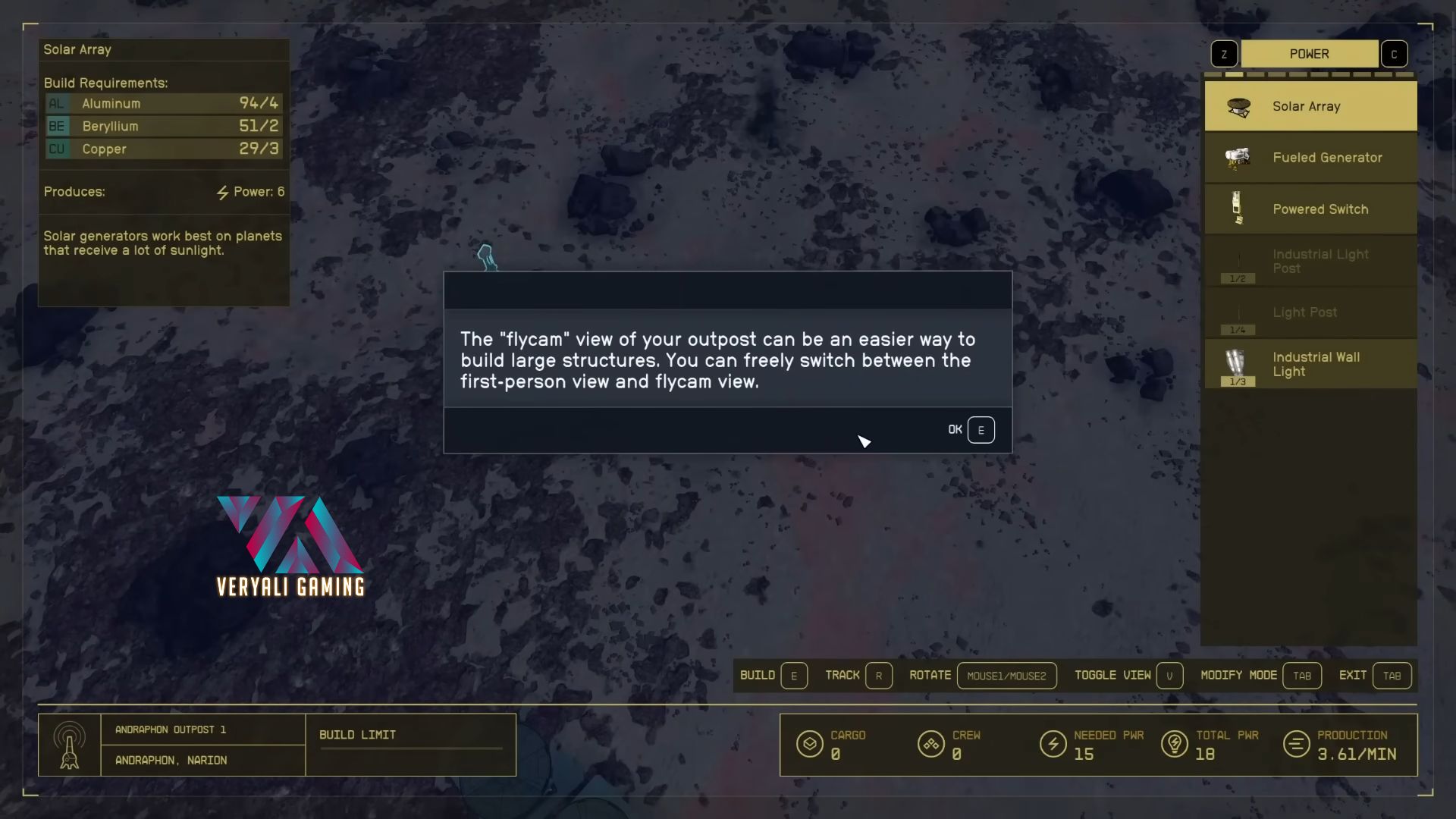Select the Industrial Light Post entry

1310,261
